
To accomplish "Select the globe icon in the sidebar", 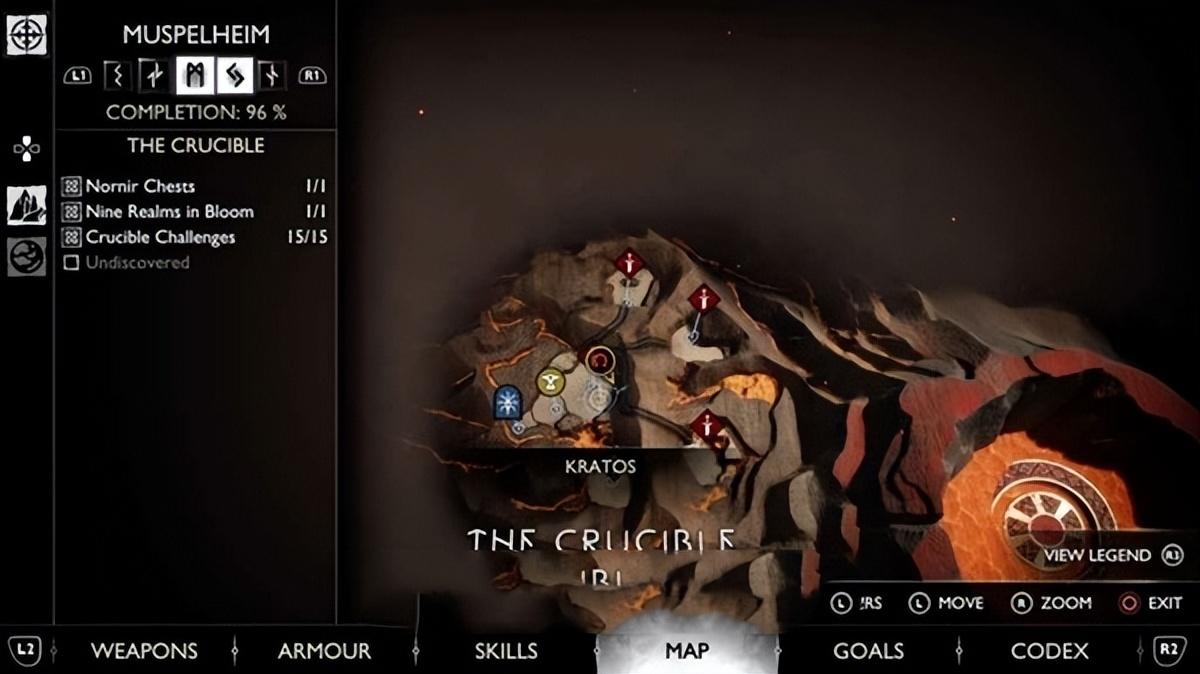I will pos(26,256).
